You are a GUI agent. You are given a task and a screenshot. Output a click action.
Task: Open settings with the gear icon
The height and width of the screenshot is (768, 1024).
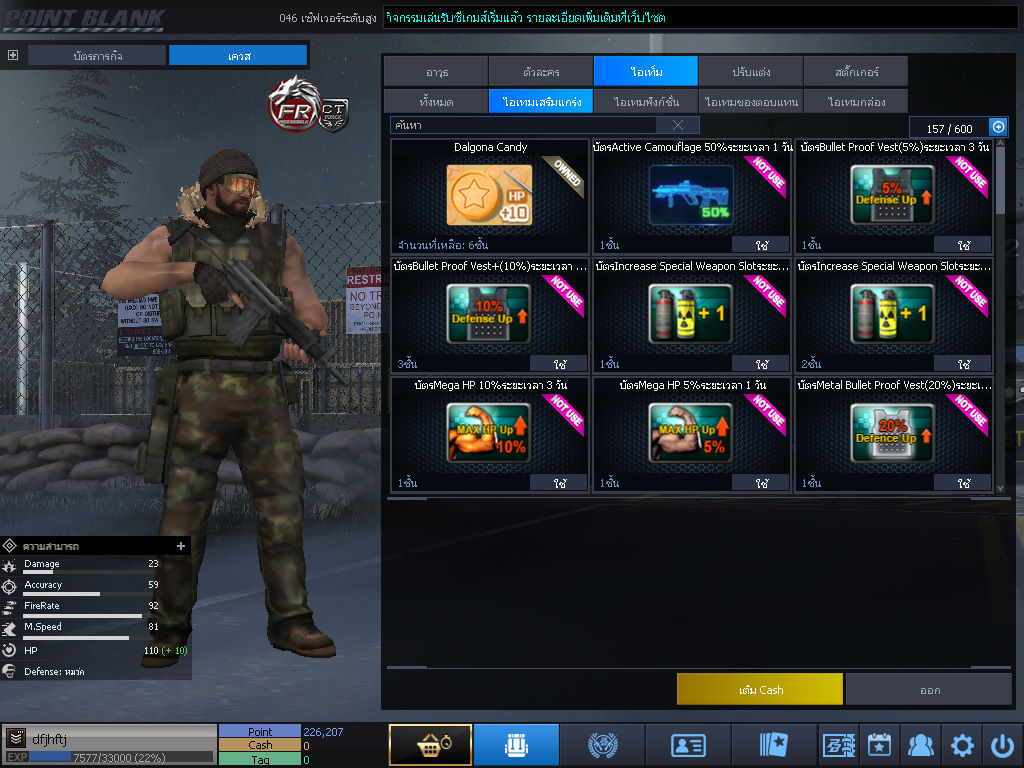[962, 745]
